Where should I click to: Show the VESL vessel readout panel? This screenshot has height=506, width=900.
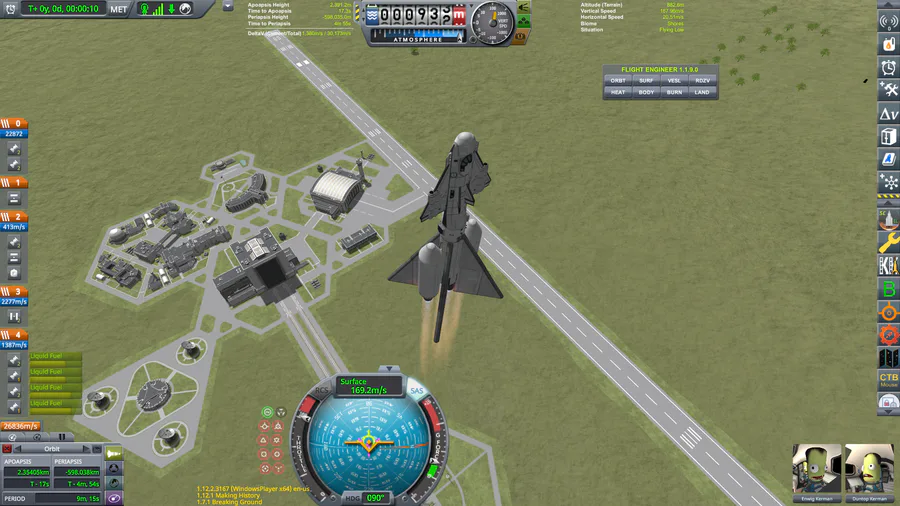[x=674, y=80]
